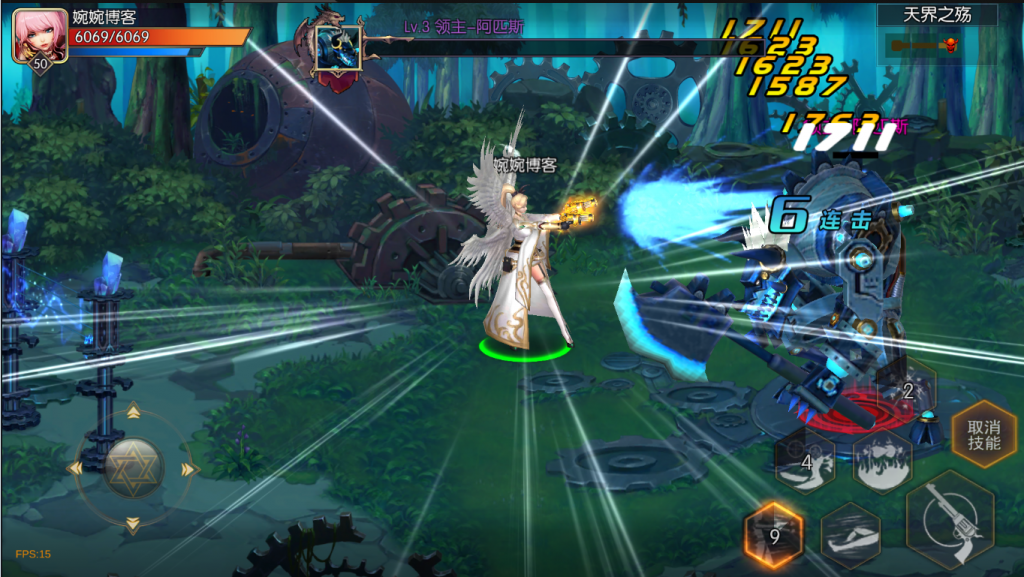The width and height of the screenshot is (1024, 577).
Task: Click the down arrow on the joystick
Action: 133,523
